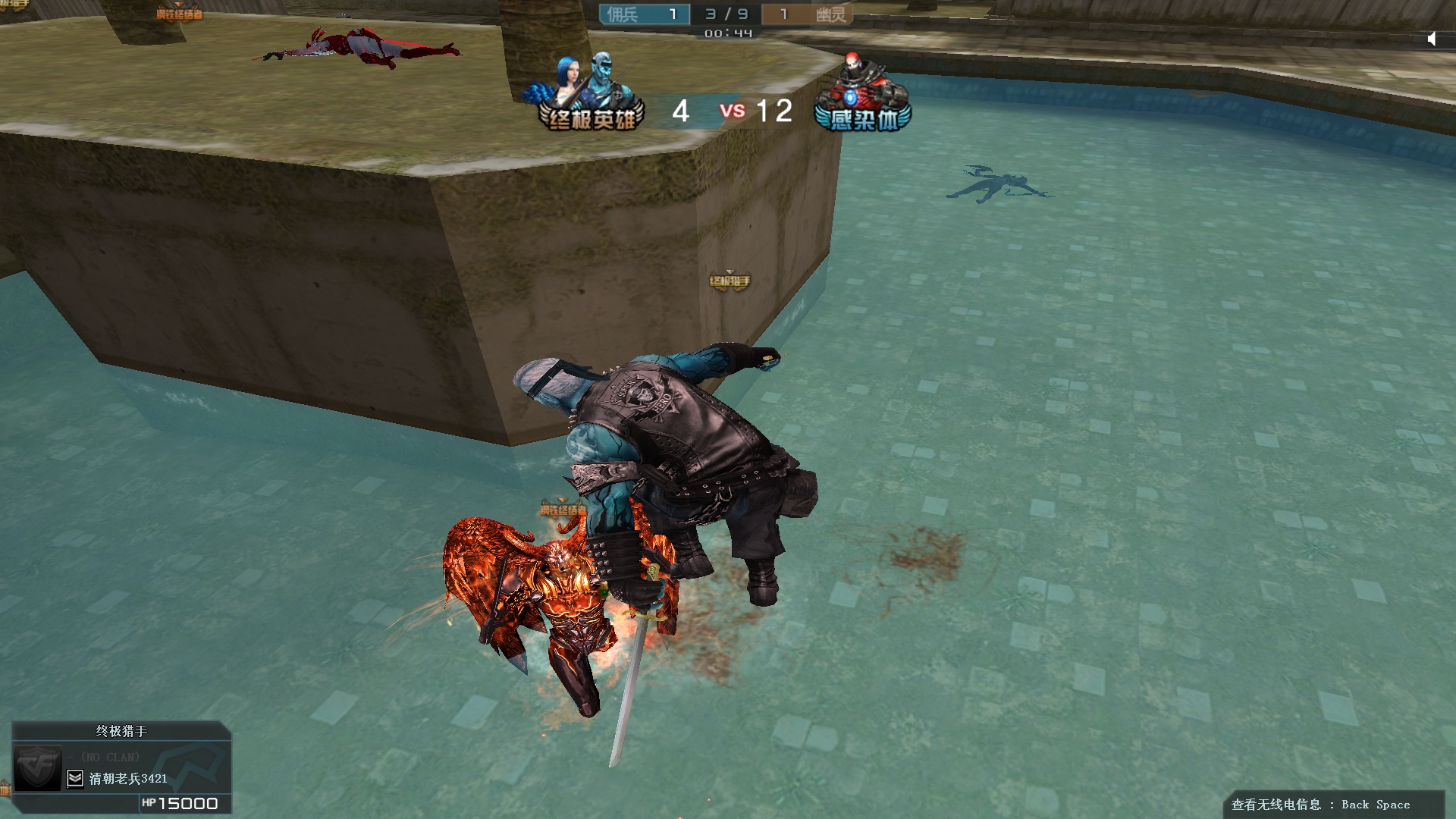Image resolution: width=1456 pixels, height=819 pixels.
Task: Click the envelope icon beside 清朝老兵3421
Action: pos(75,778)
